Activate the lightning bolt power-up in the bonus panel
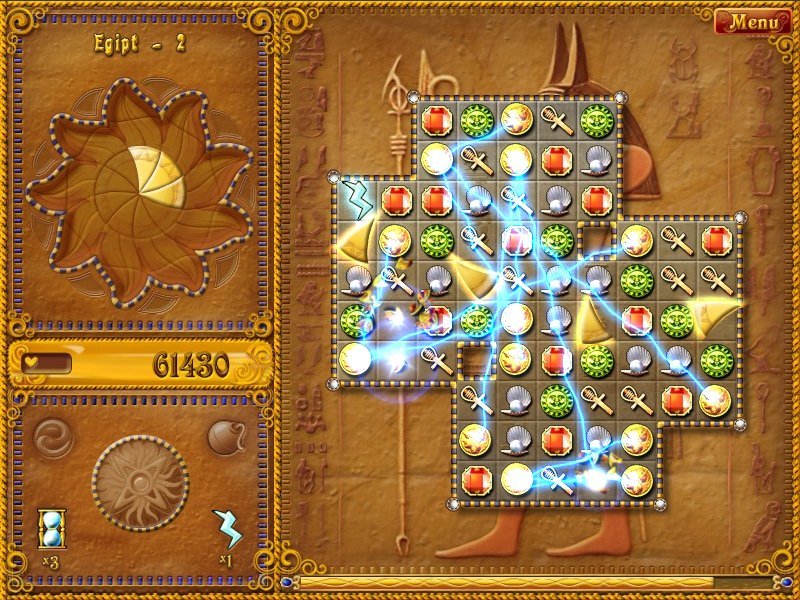800x600 pixels. point(227,527)
